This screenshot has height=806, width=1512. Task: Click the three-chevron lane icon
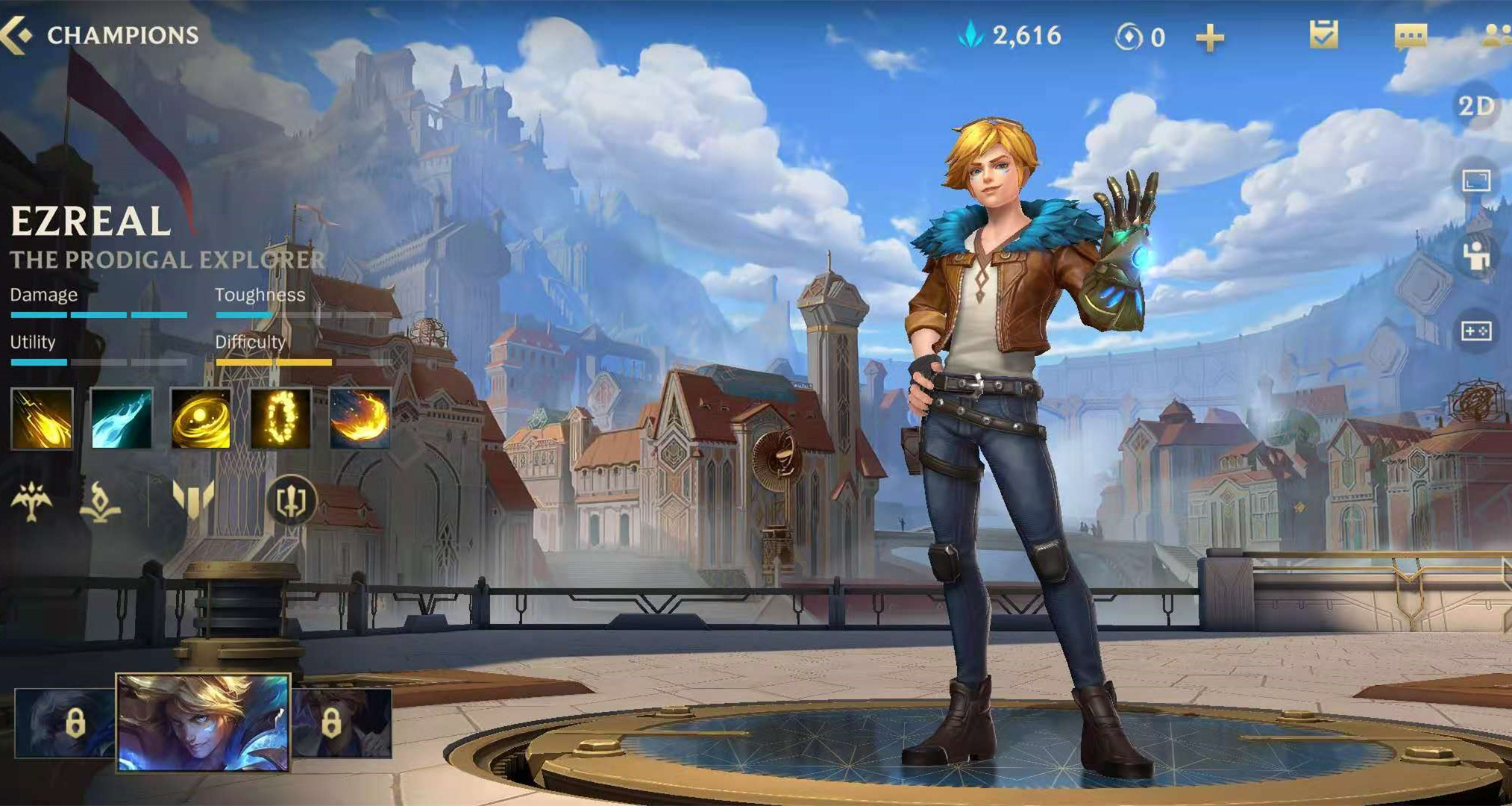point(193,499)
